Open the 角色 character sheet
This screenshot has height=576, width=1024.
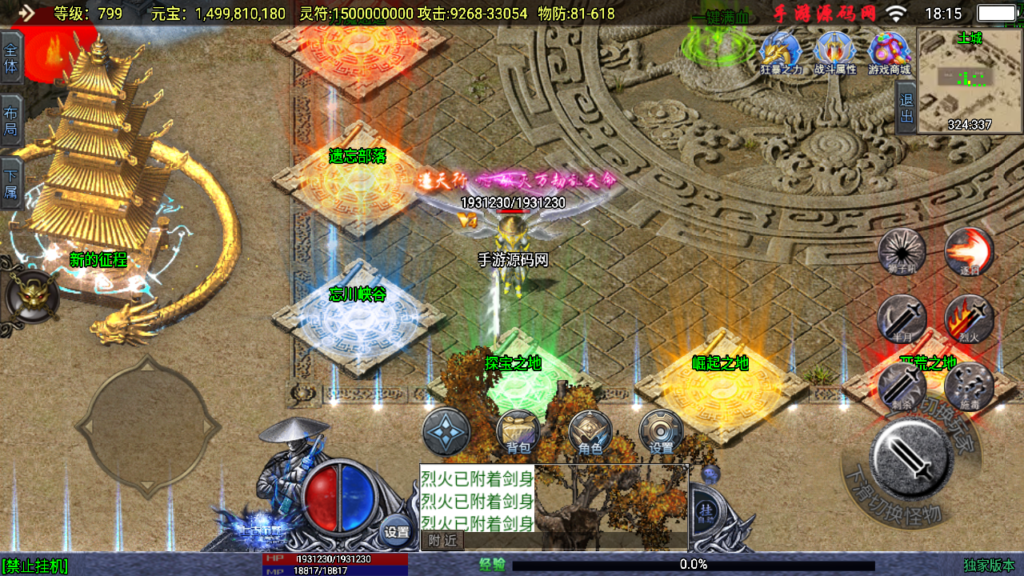coord(590,433)
